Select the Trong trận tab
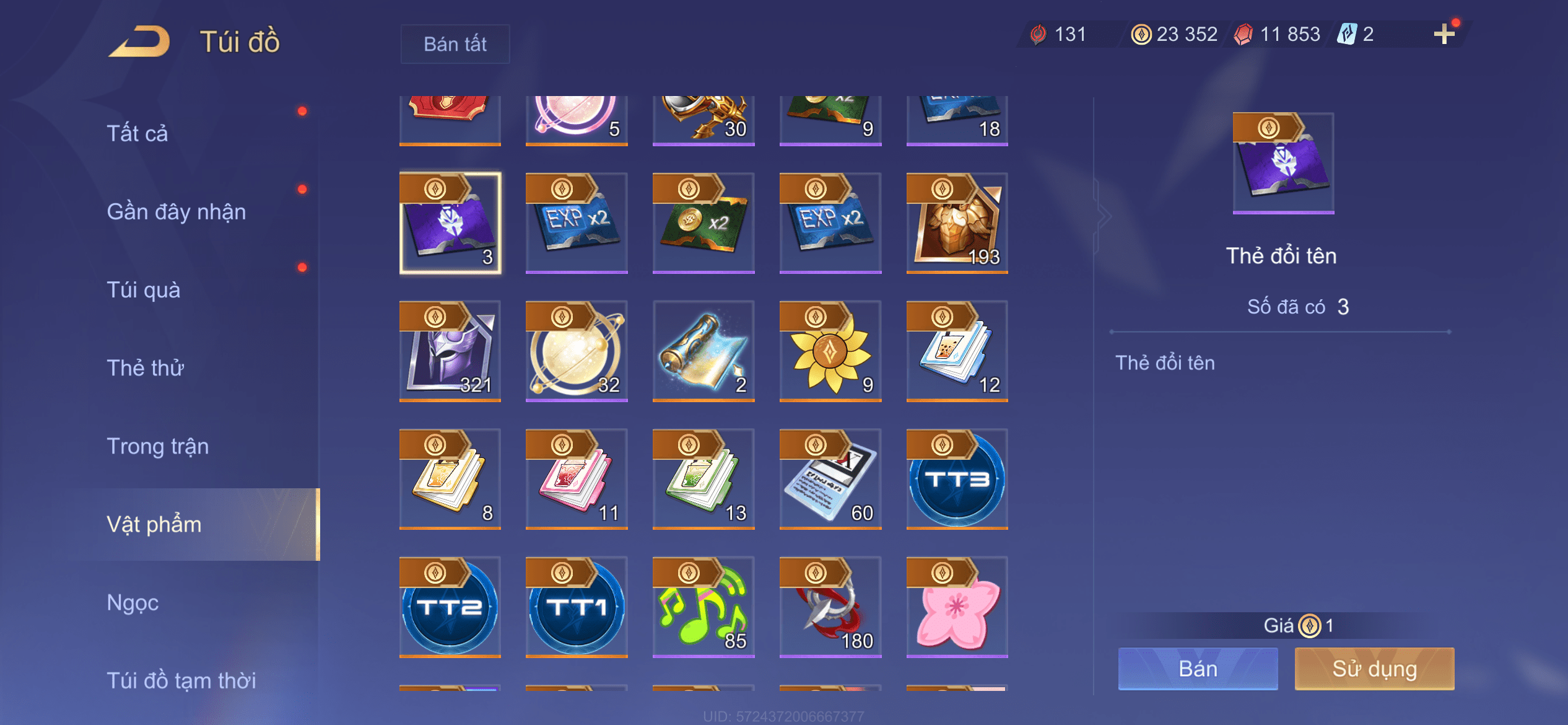Image resolution: width=1568 pixels, height=725 pixels. click(x=158, y=446)
